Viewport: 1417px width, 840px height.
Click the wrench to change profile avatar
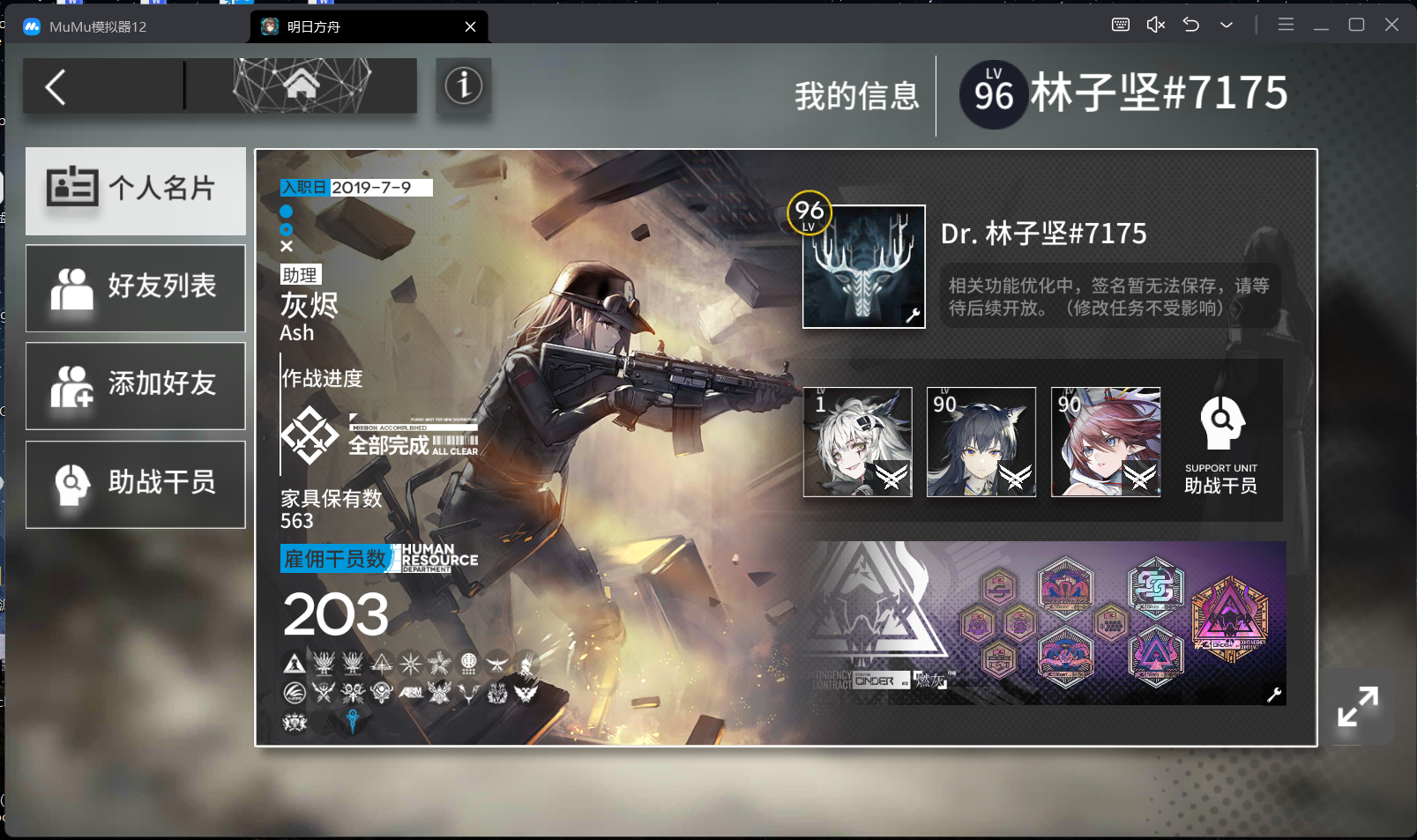911,315
